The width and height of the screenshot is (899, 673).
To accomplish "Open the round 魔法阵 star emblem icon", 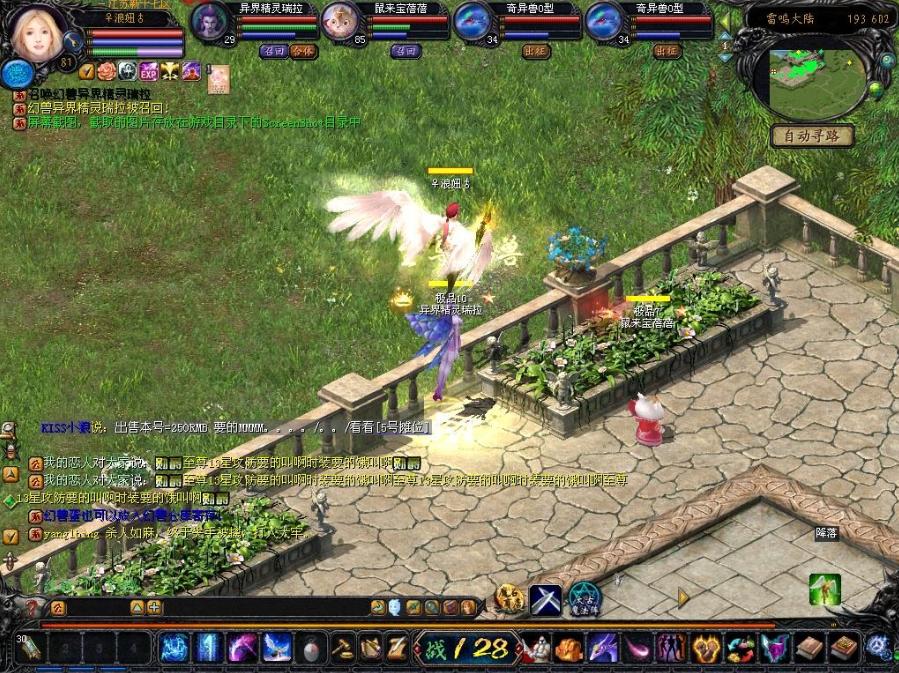I will (583, 599).
